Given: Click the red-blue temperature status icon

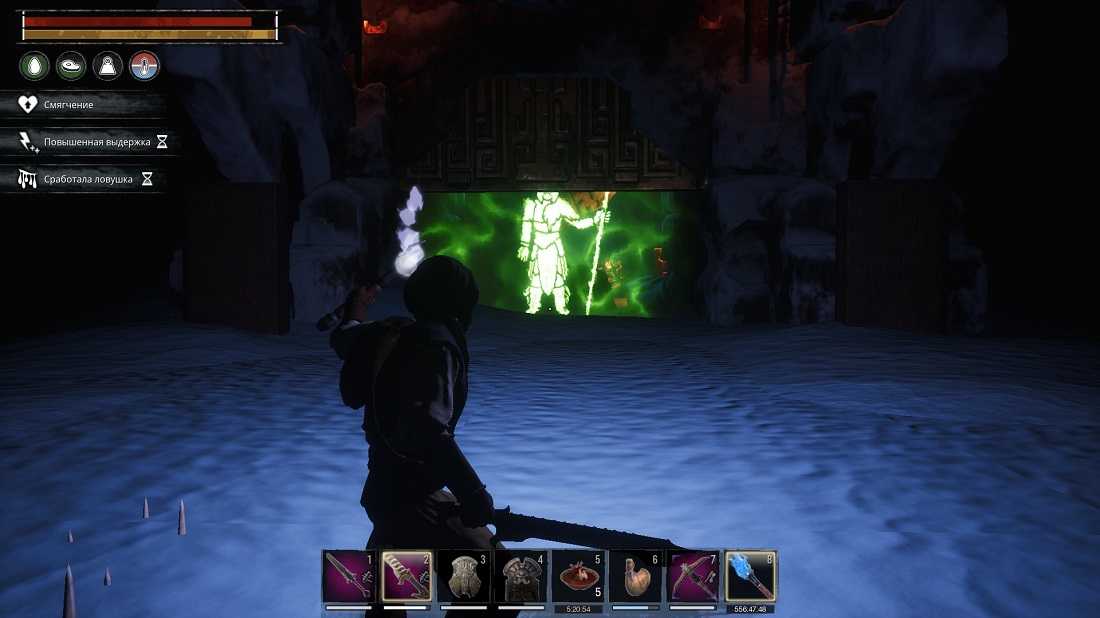Looking at the screenshot, I should point(144,66).
